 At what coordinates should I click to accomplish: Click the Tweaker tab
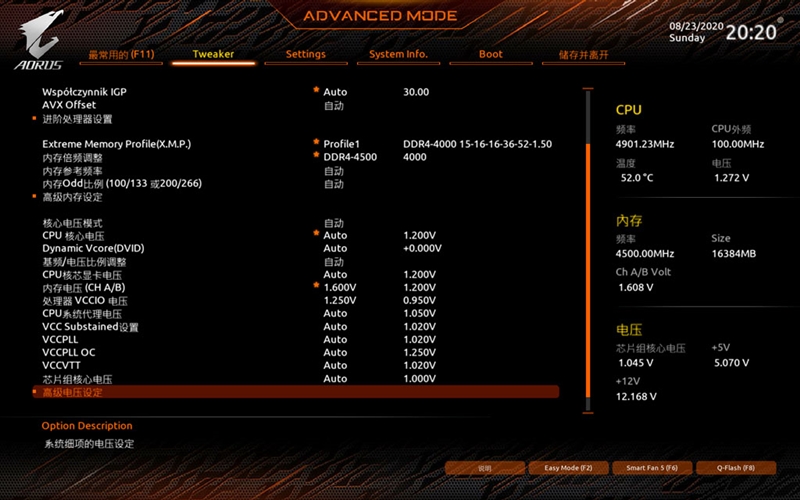tap(213, 54)
